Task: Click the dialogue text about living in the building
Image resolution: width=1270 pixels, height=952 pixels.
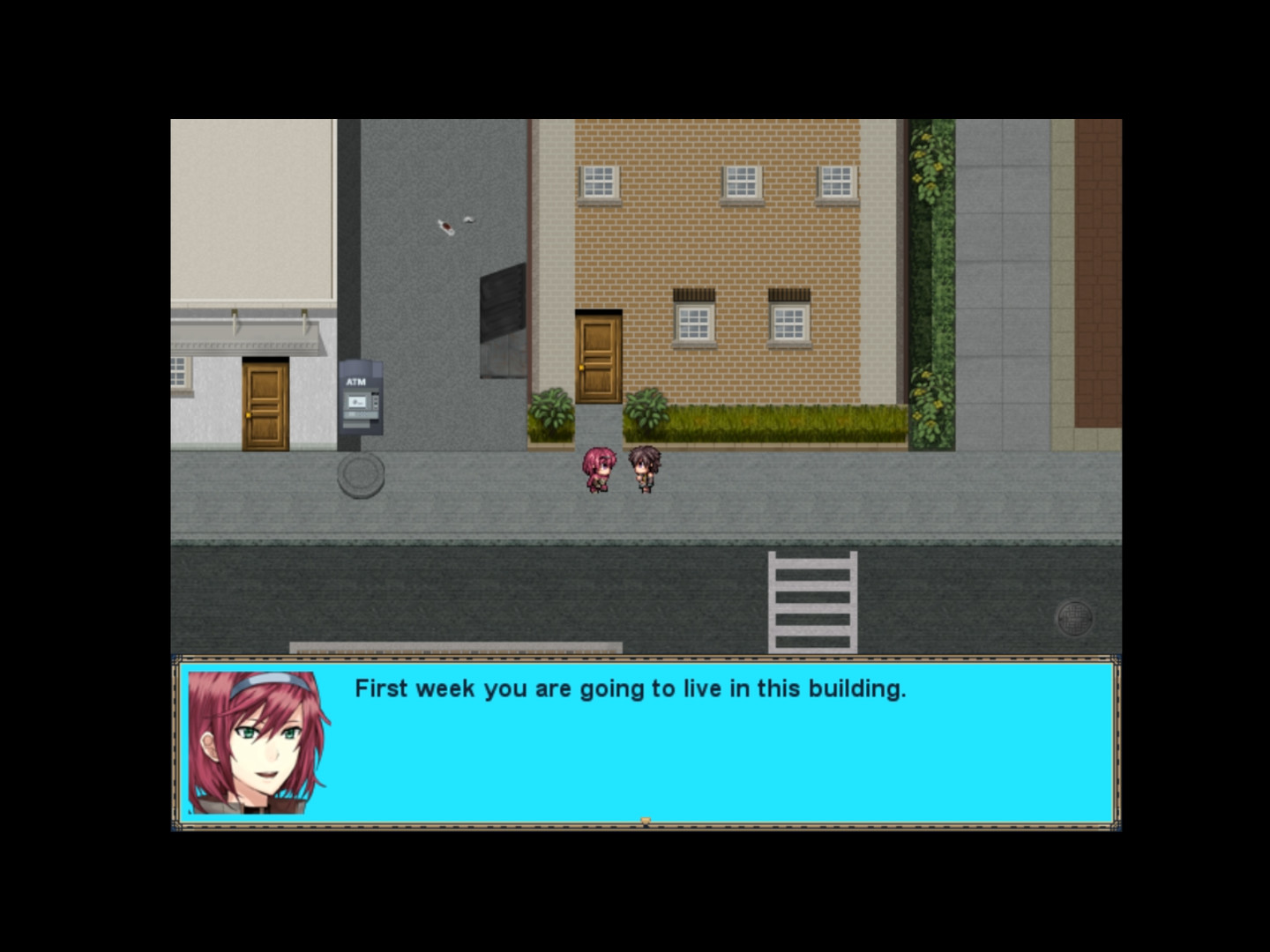Action: tap(631, 688)
